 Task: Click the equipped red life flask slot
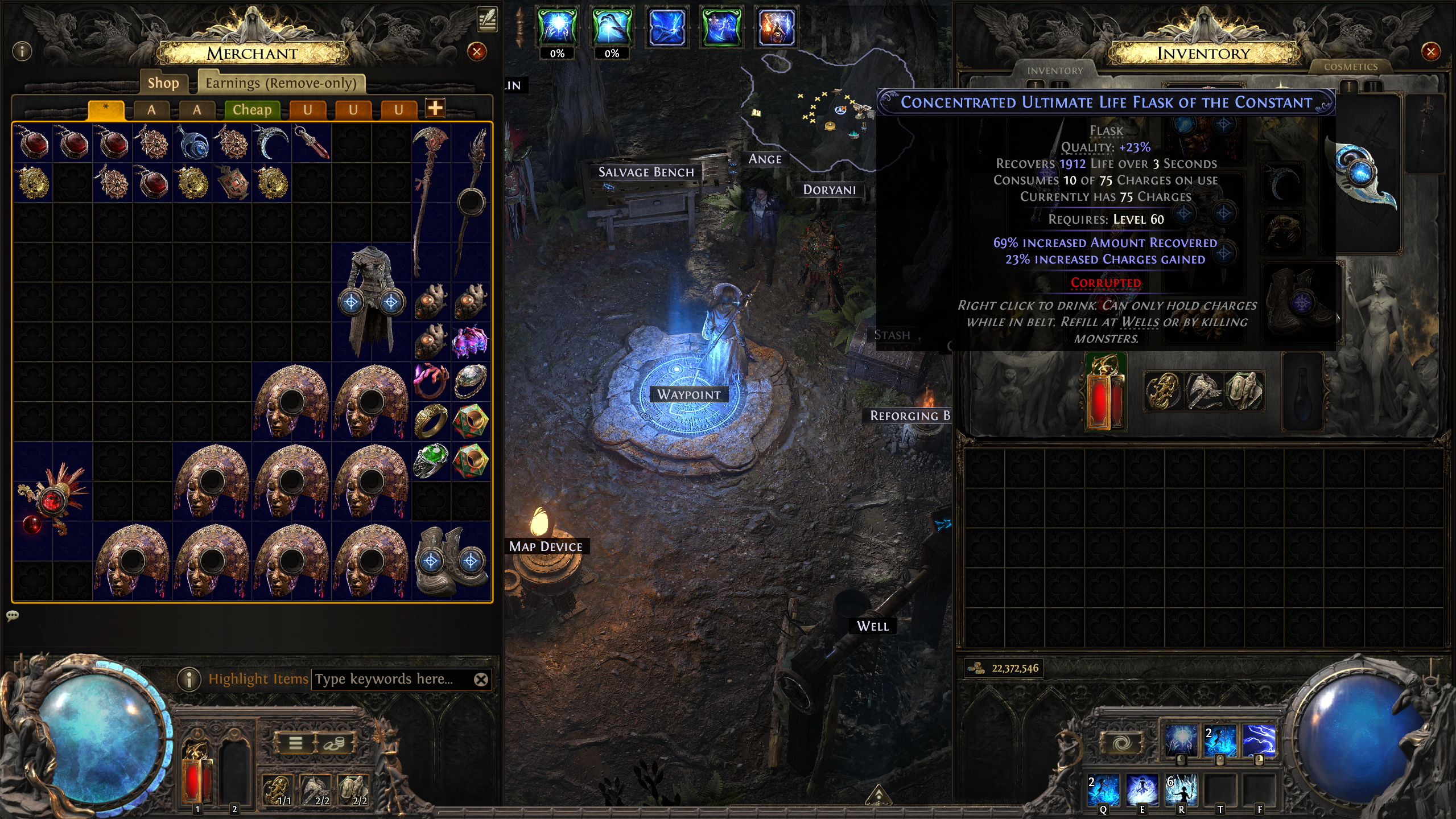coord(1105,393)
